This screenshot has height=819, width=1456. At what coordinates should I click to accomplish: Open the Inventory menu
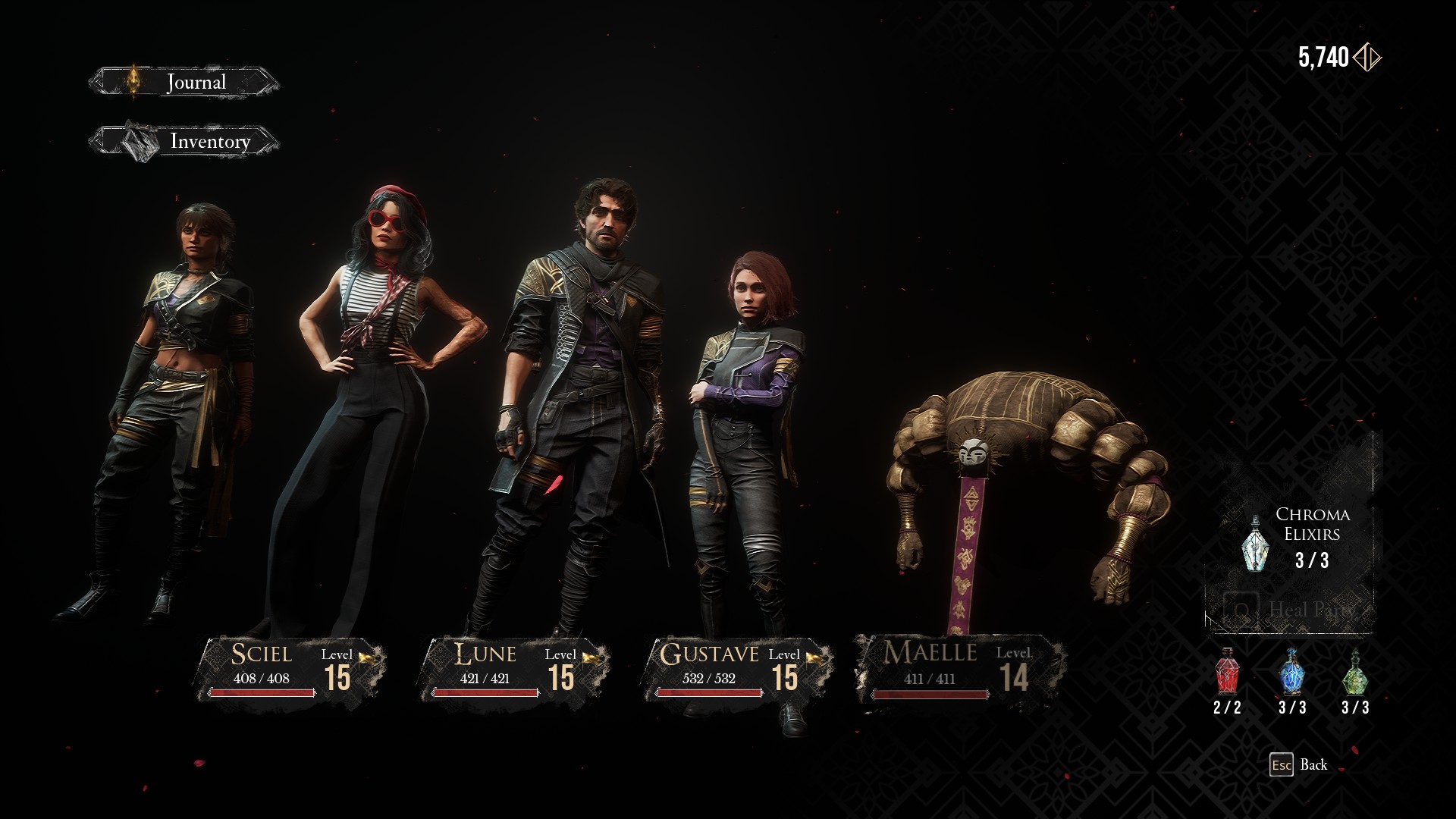click(x=184, y=142)
